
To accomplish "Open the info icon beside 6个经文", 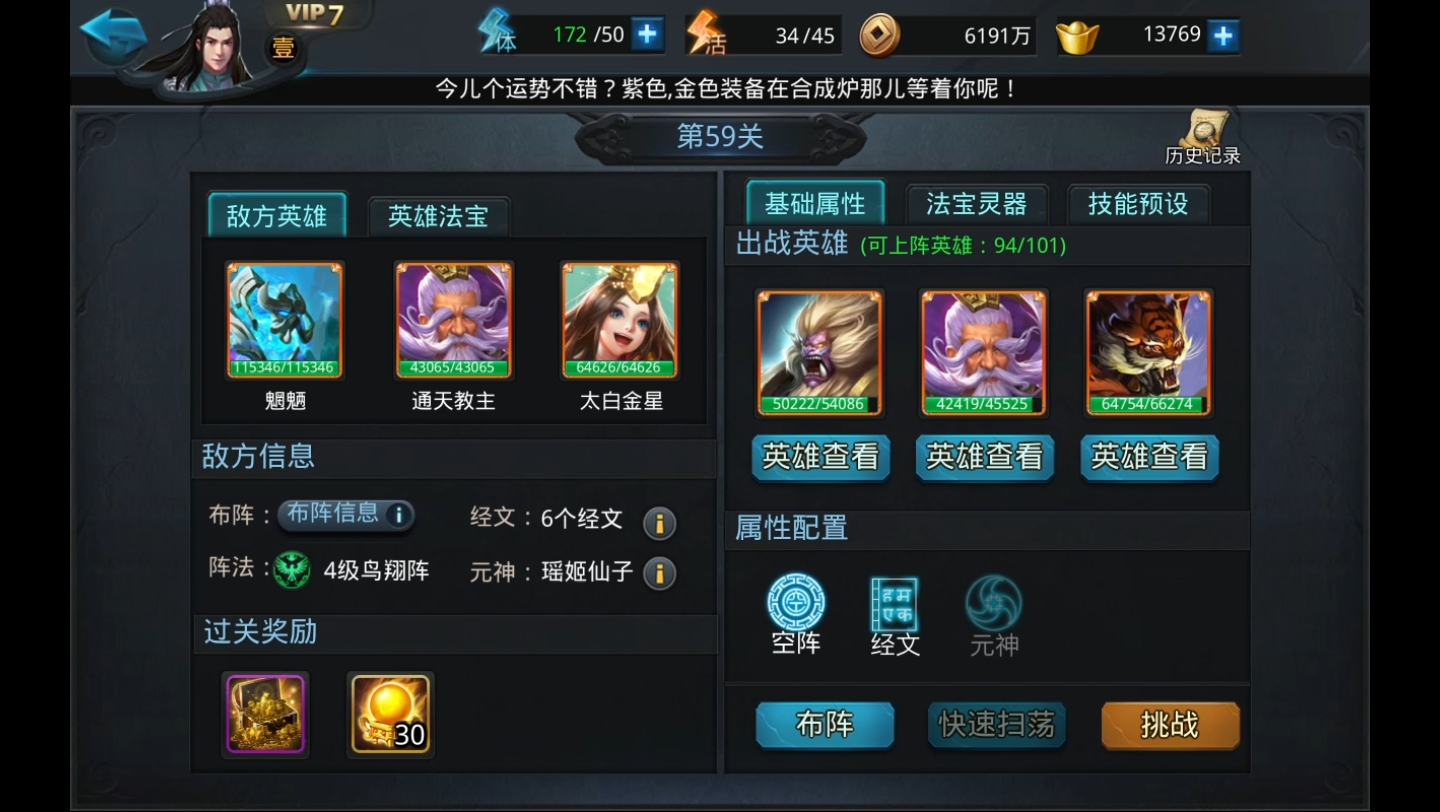I will click(658, 523).
